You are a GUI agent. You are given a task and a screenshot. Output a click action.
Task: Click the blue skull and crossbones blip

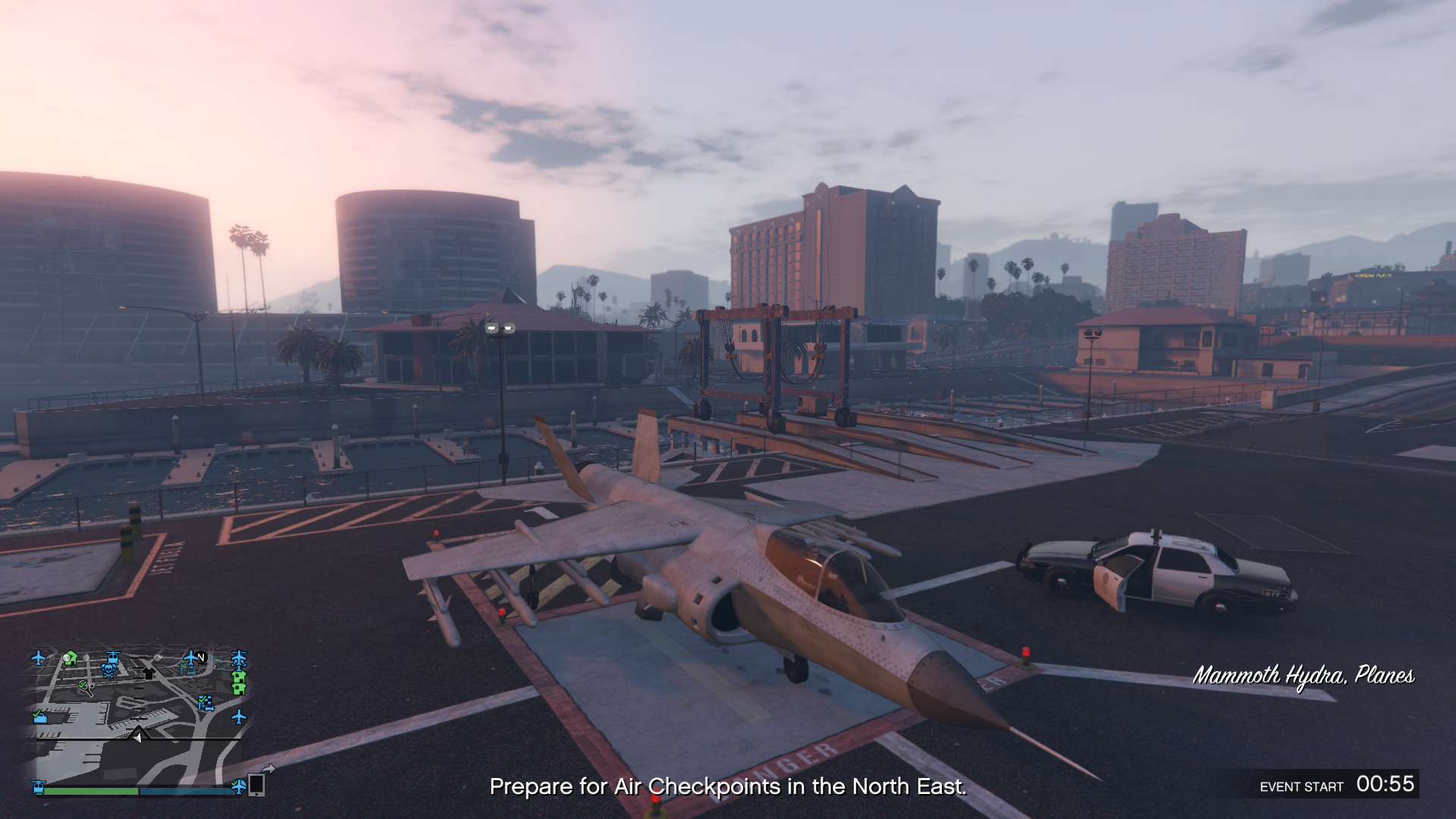[108, 670]
